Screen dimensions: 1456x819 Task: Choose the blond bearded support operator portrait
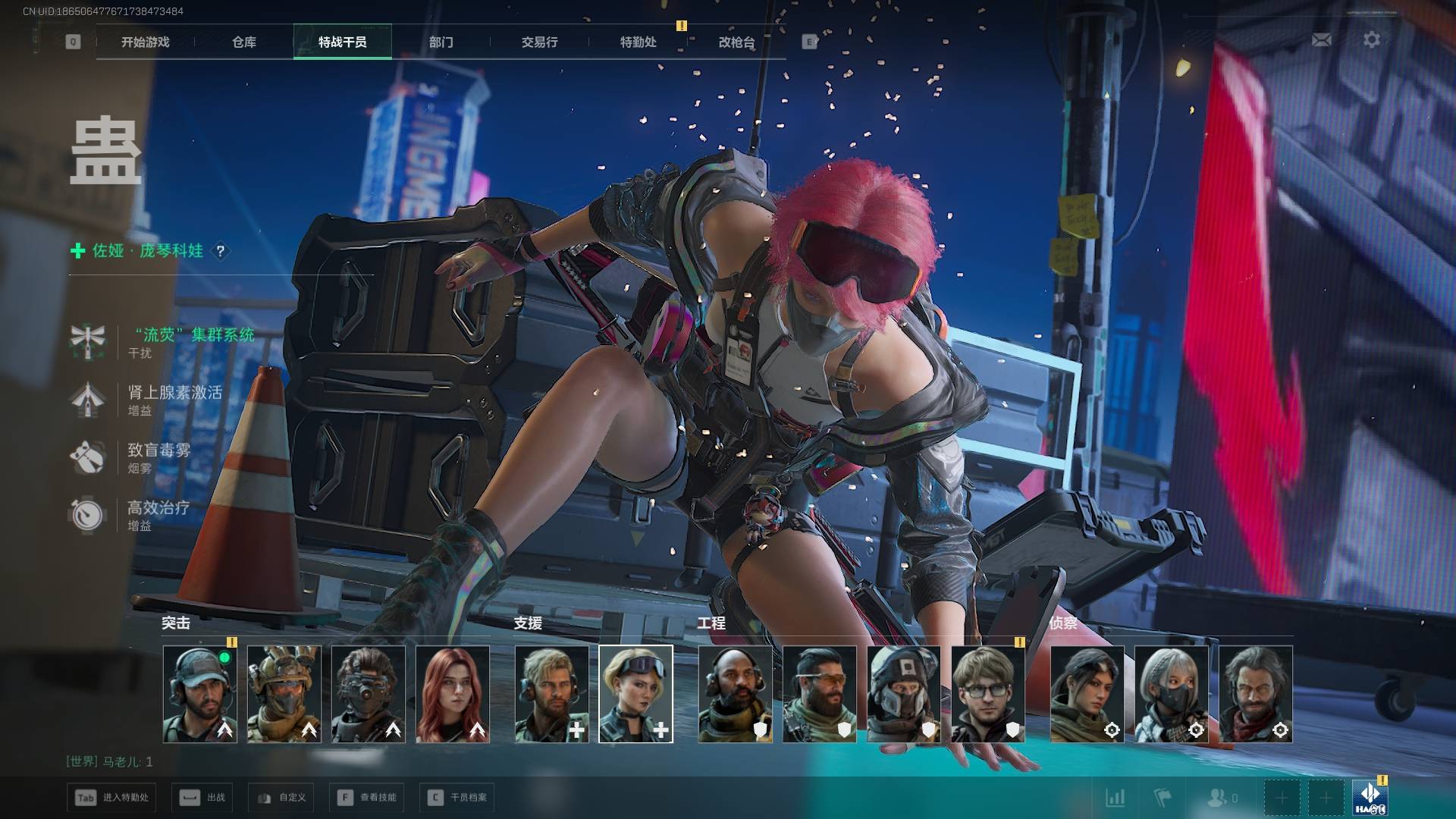pyautogui.click(x=551, y=693)
